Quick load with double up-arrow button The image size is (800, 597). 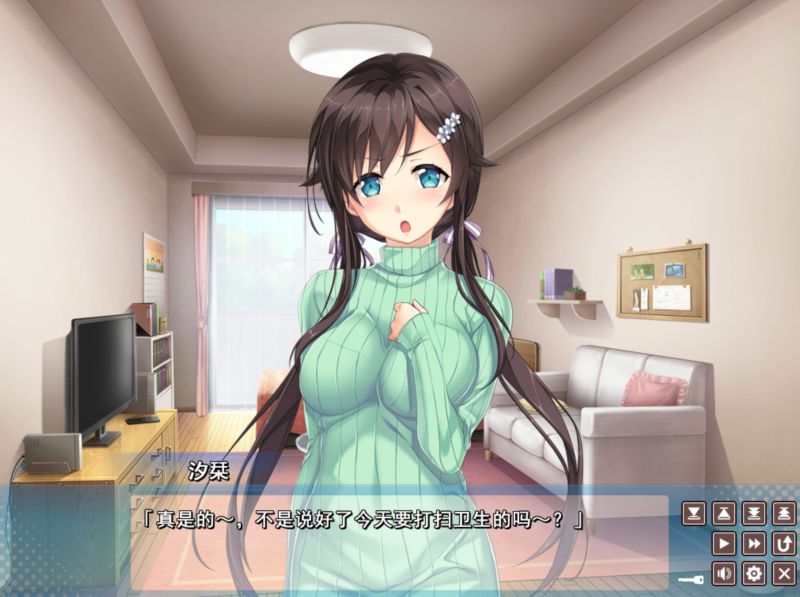coord(786,514)
